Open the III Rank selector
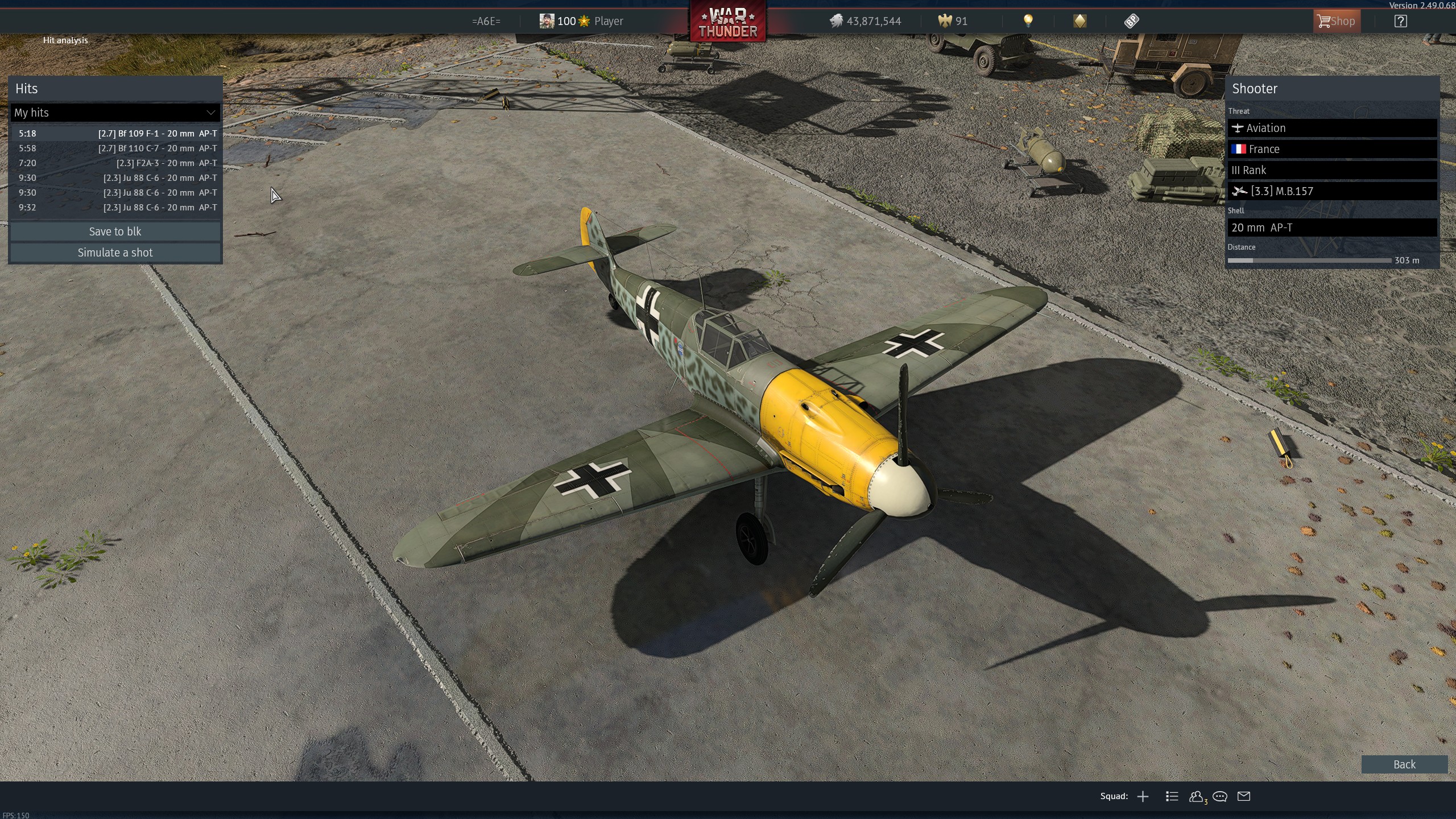 coord(1331,170)
